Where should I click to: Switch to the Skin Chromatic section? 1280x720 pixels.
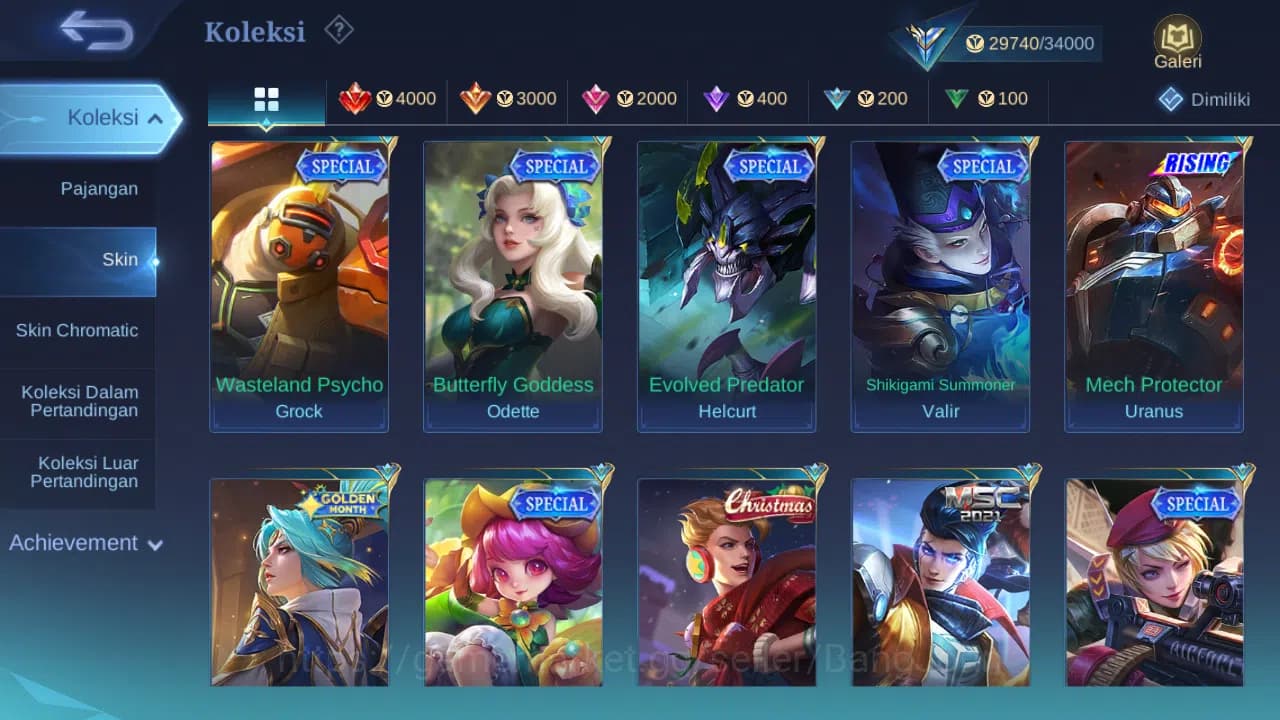[x=78, y=330]
